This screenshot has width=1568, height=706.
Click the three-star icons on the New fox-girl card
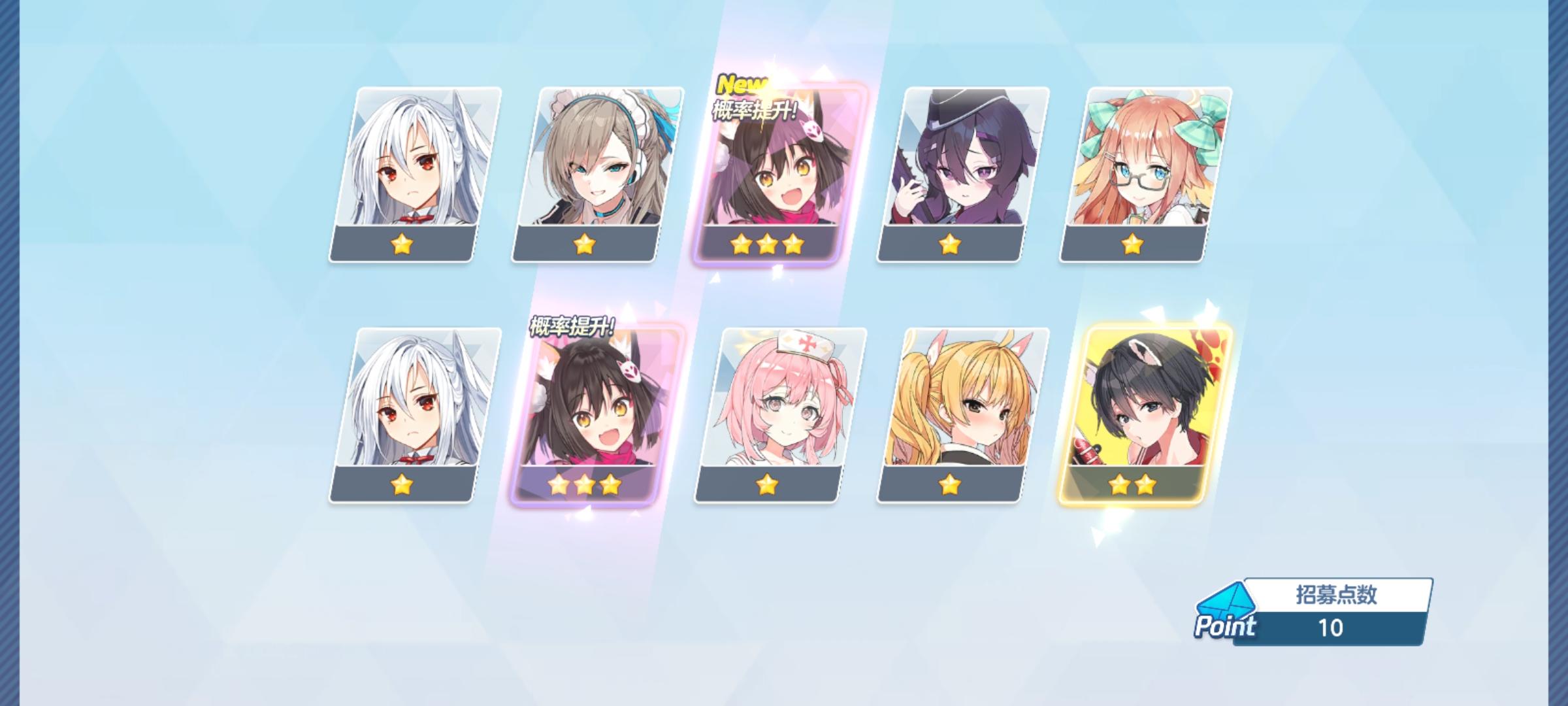769,244
